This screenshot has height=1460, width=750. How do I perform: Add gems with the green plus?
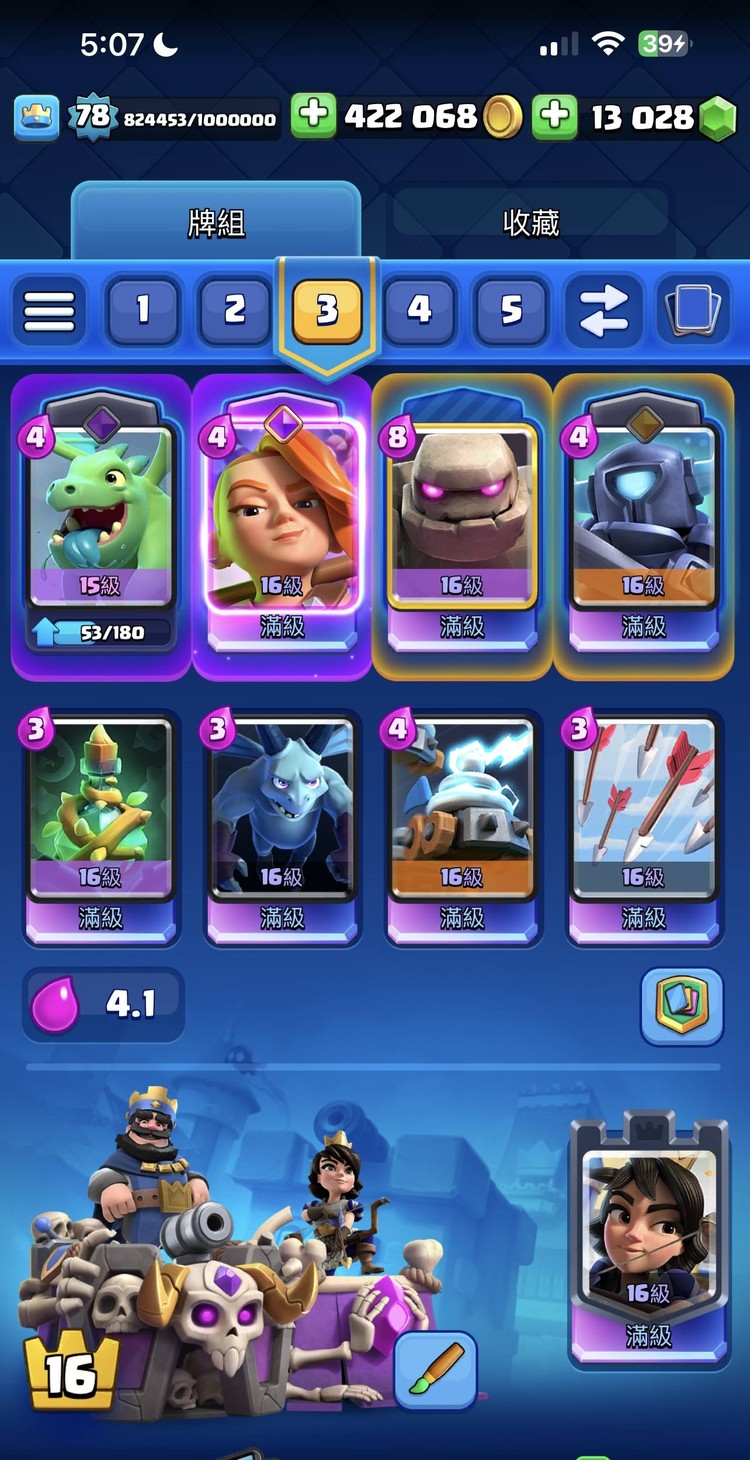coord(554,117)
